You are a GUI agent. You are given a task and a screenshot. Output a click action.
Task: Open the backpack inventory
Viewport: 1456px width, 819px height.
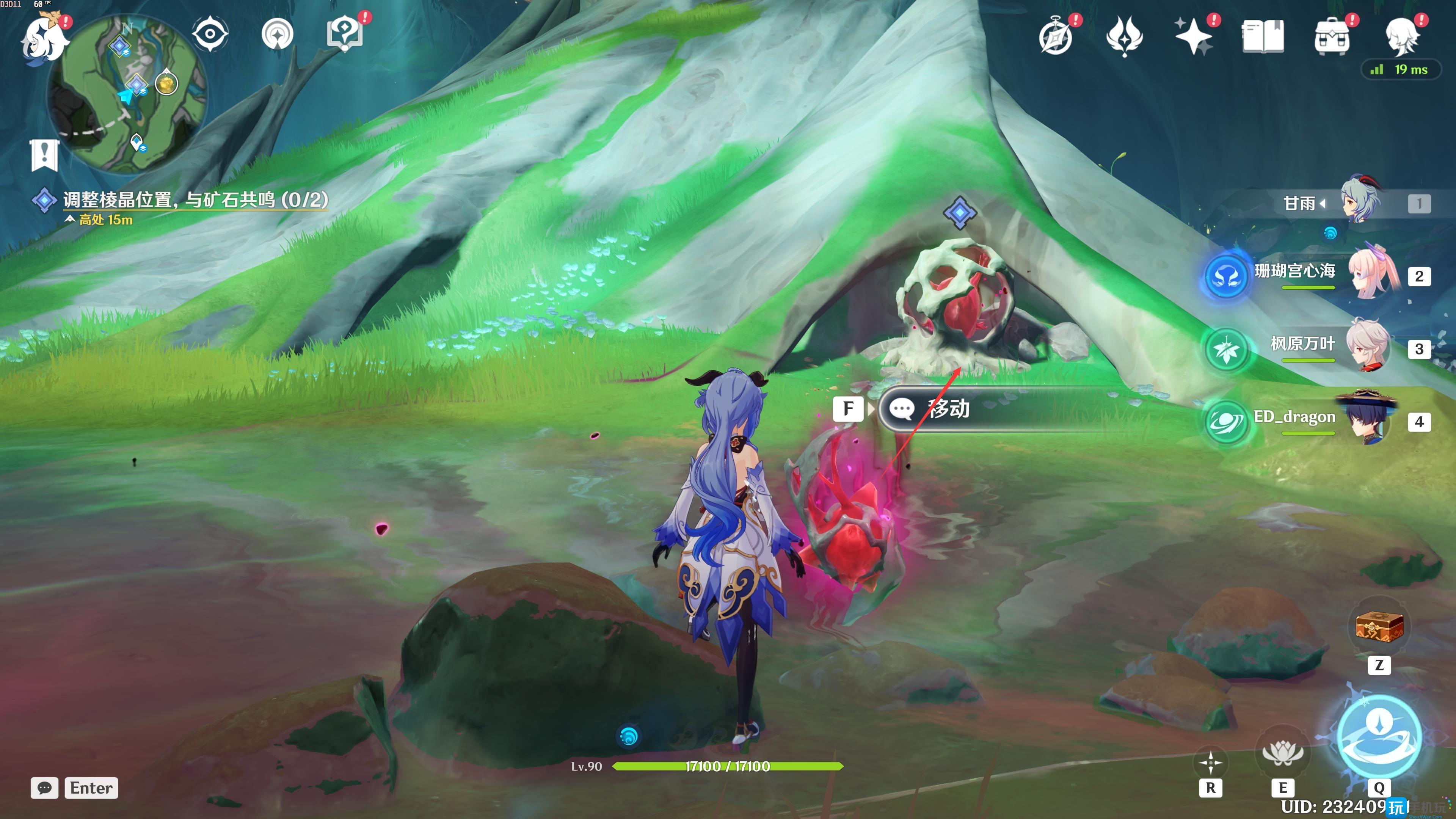pyautogui.click(x=1332, y=37)
